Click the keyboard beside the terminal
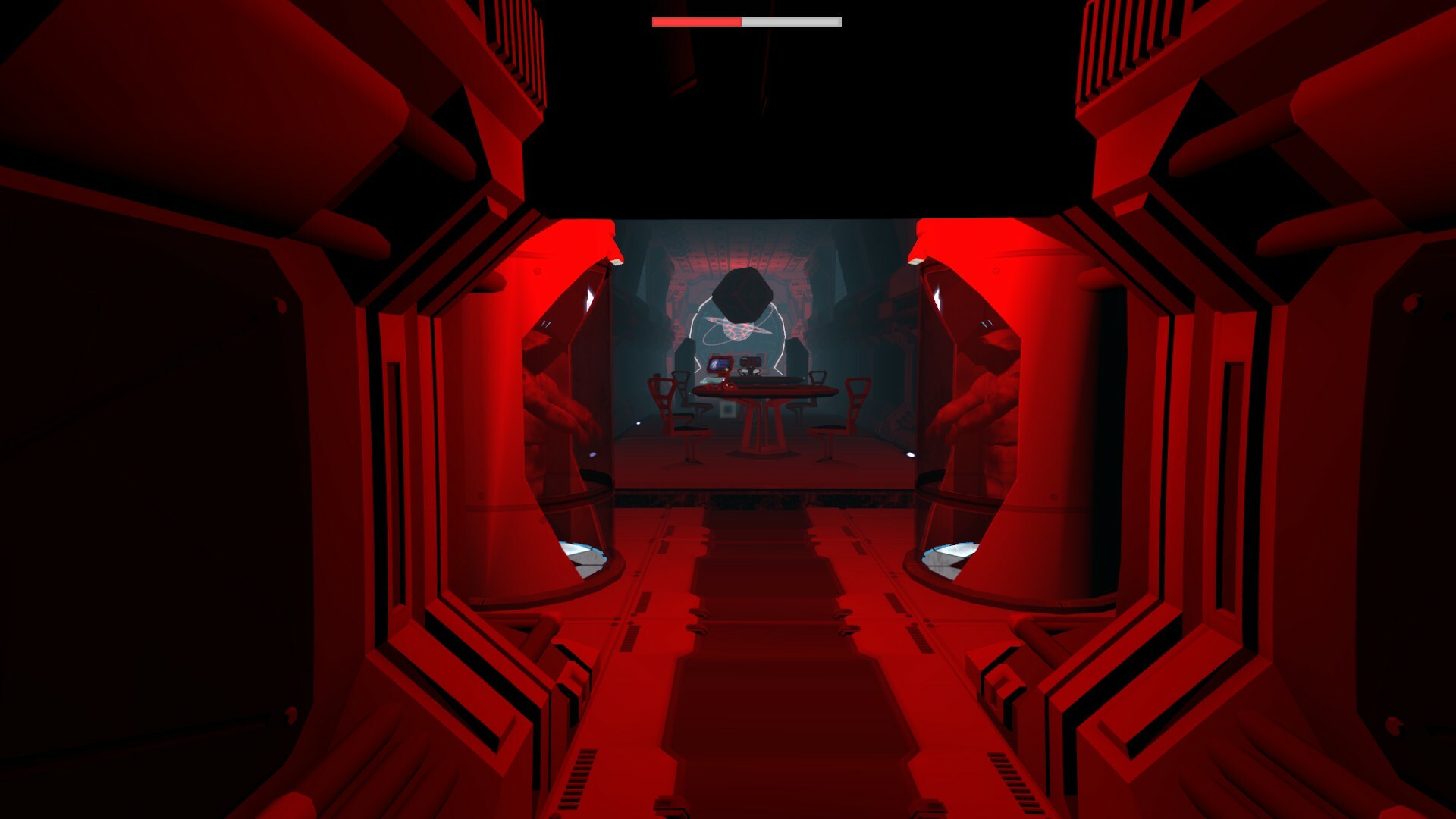 pyautogui.click(x=711, y=380)
